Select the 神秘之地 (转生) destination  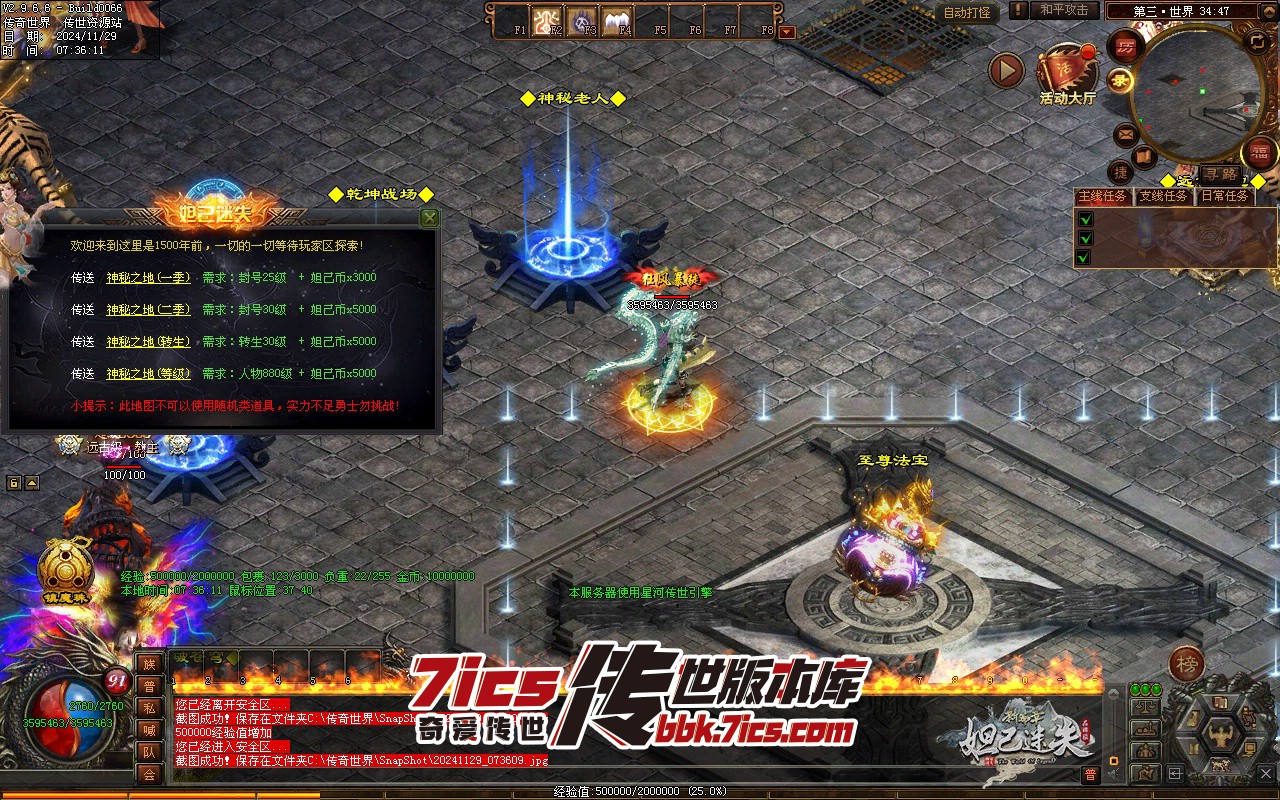tap(148, 342)
